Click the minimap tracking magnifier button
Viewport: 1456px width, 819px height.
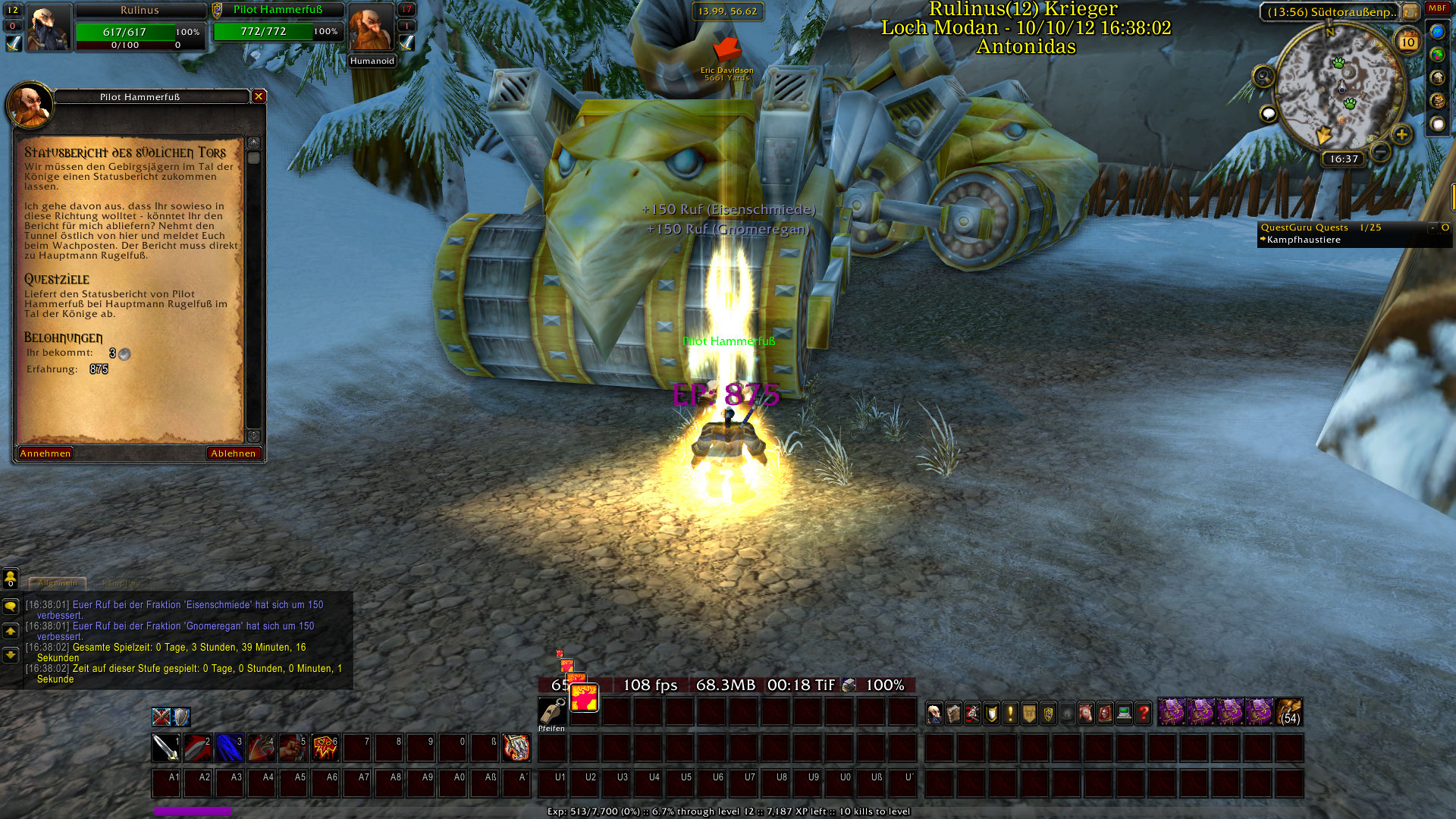1263,76
